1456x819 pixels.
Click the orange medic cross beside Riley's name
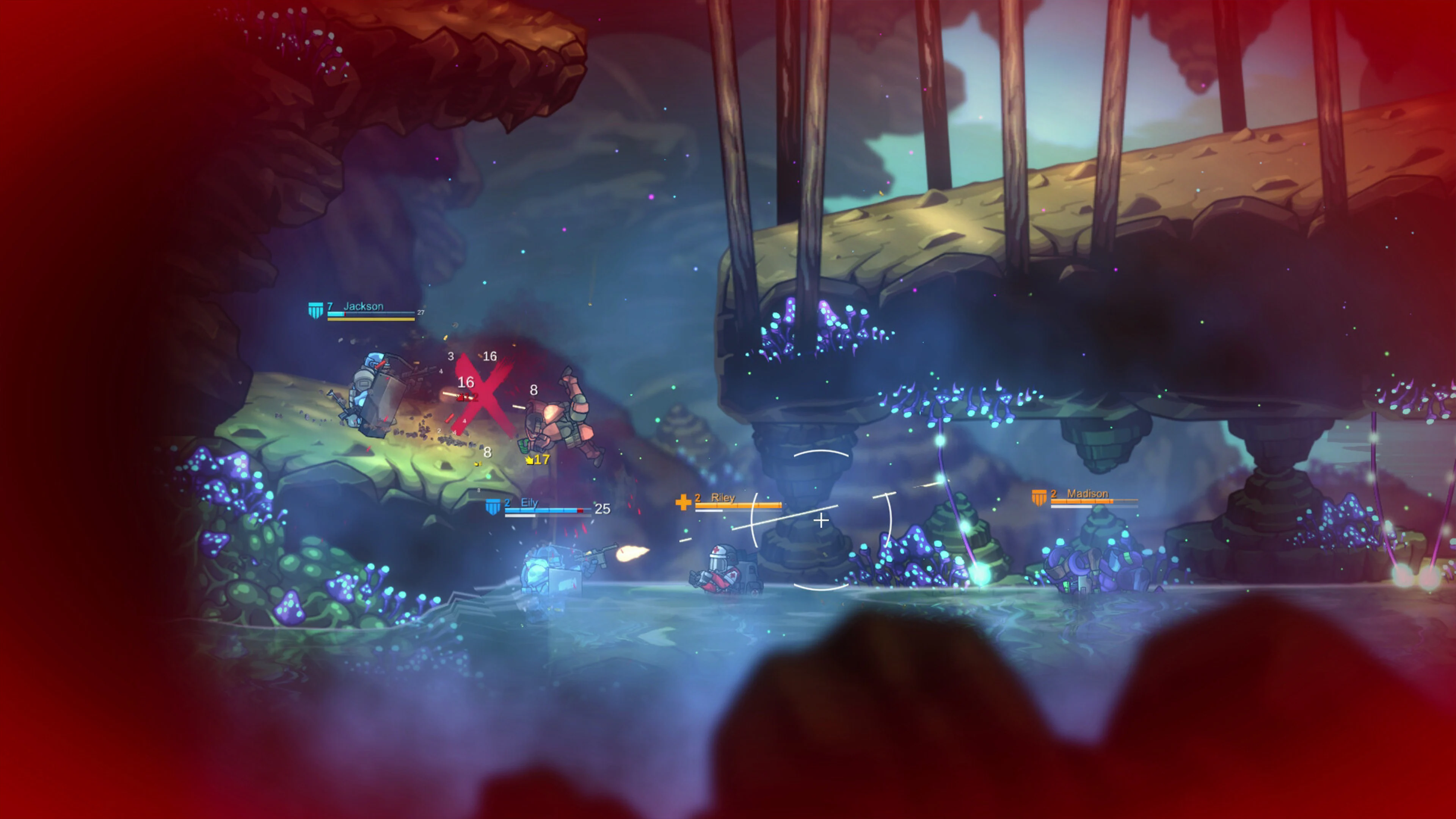(x=683, y=502)
